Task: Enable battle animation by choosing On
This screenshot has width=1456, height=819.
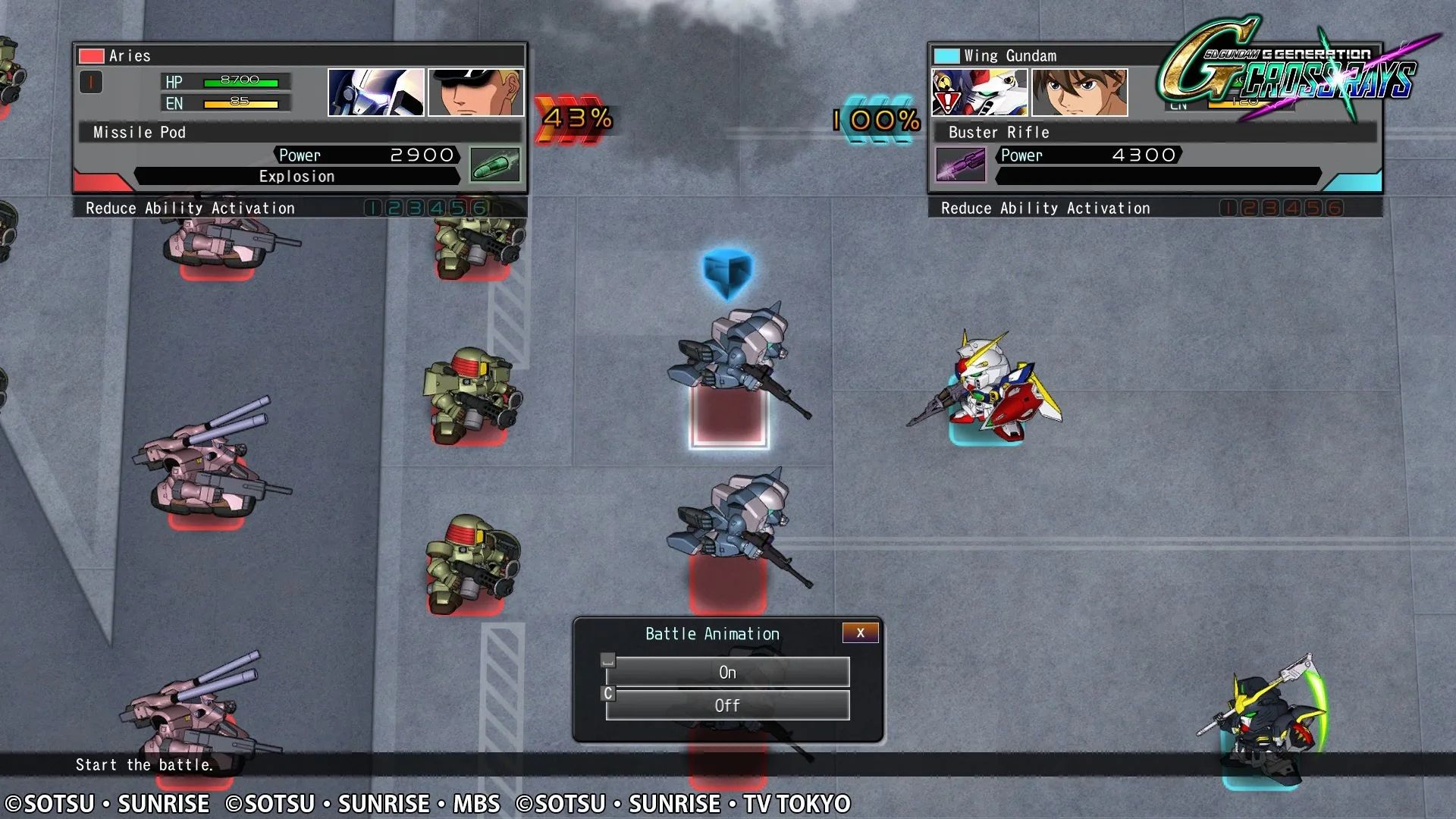Action: click(x=727, y=672)
